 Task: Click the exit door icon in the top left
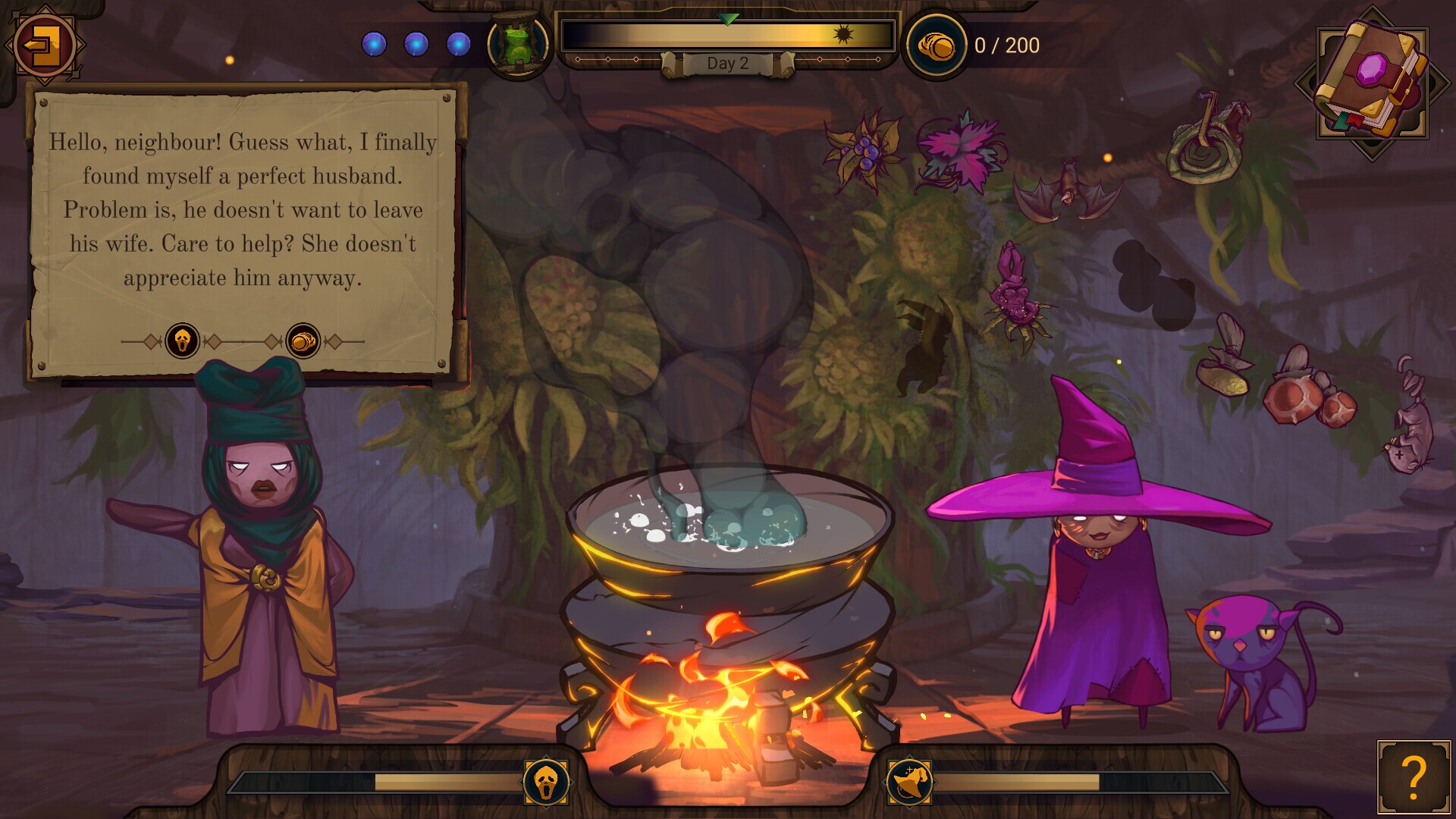[x=44, y=44]
